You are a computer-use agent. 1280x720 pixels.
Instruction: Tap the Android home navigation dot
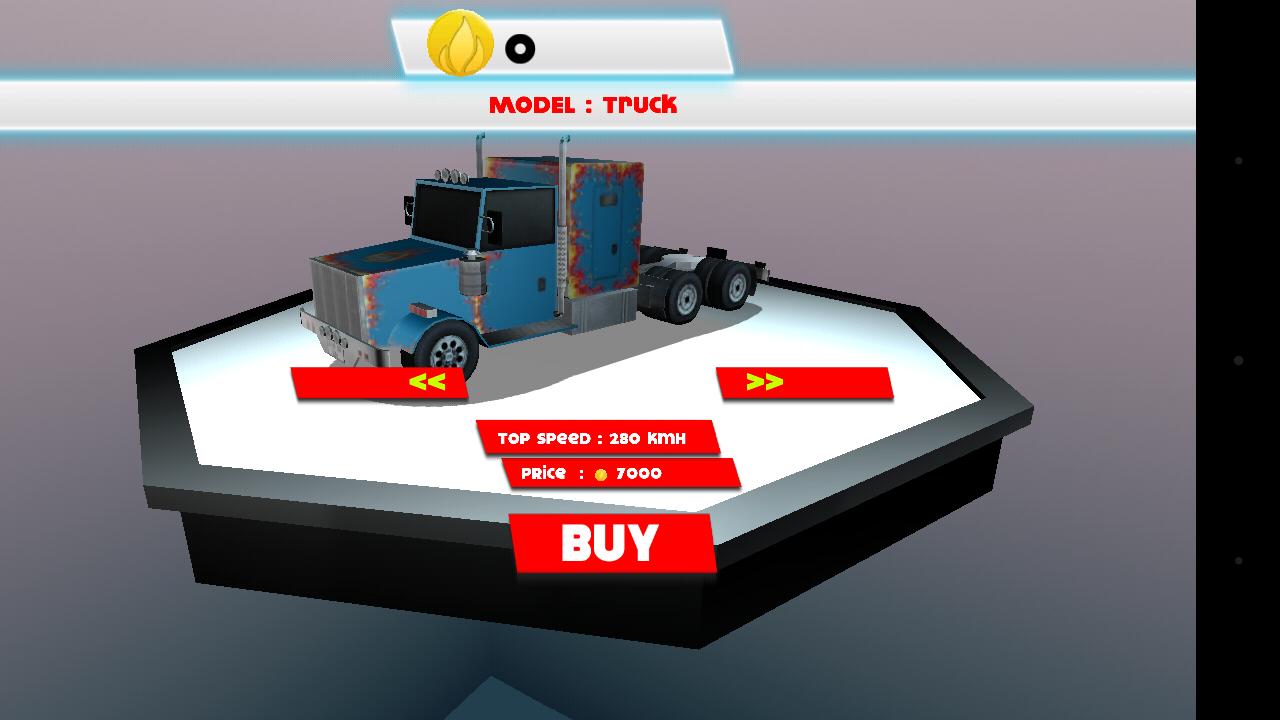point(1239,362)
